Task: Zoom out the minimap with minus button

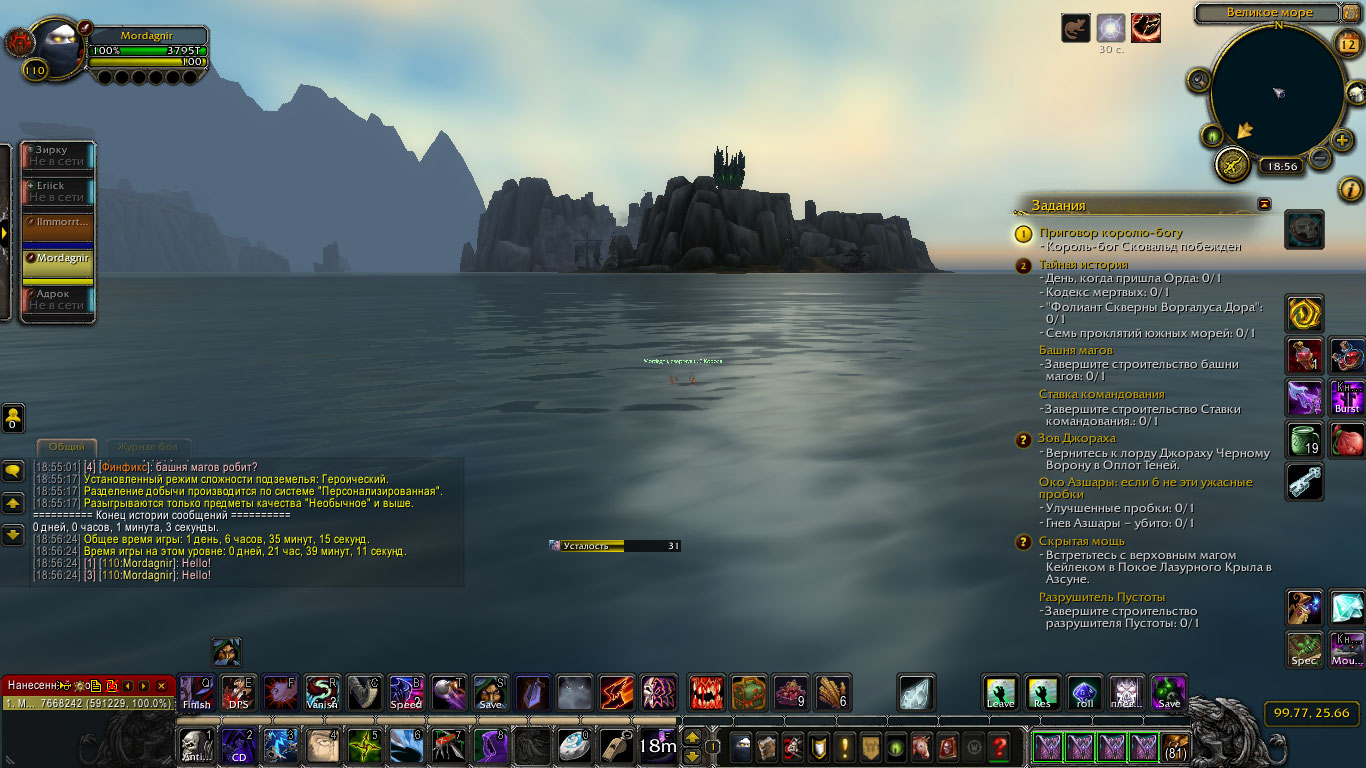Action: [x=1320, y=158]
